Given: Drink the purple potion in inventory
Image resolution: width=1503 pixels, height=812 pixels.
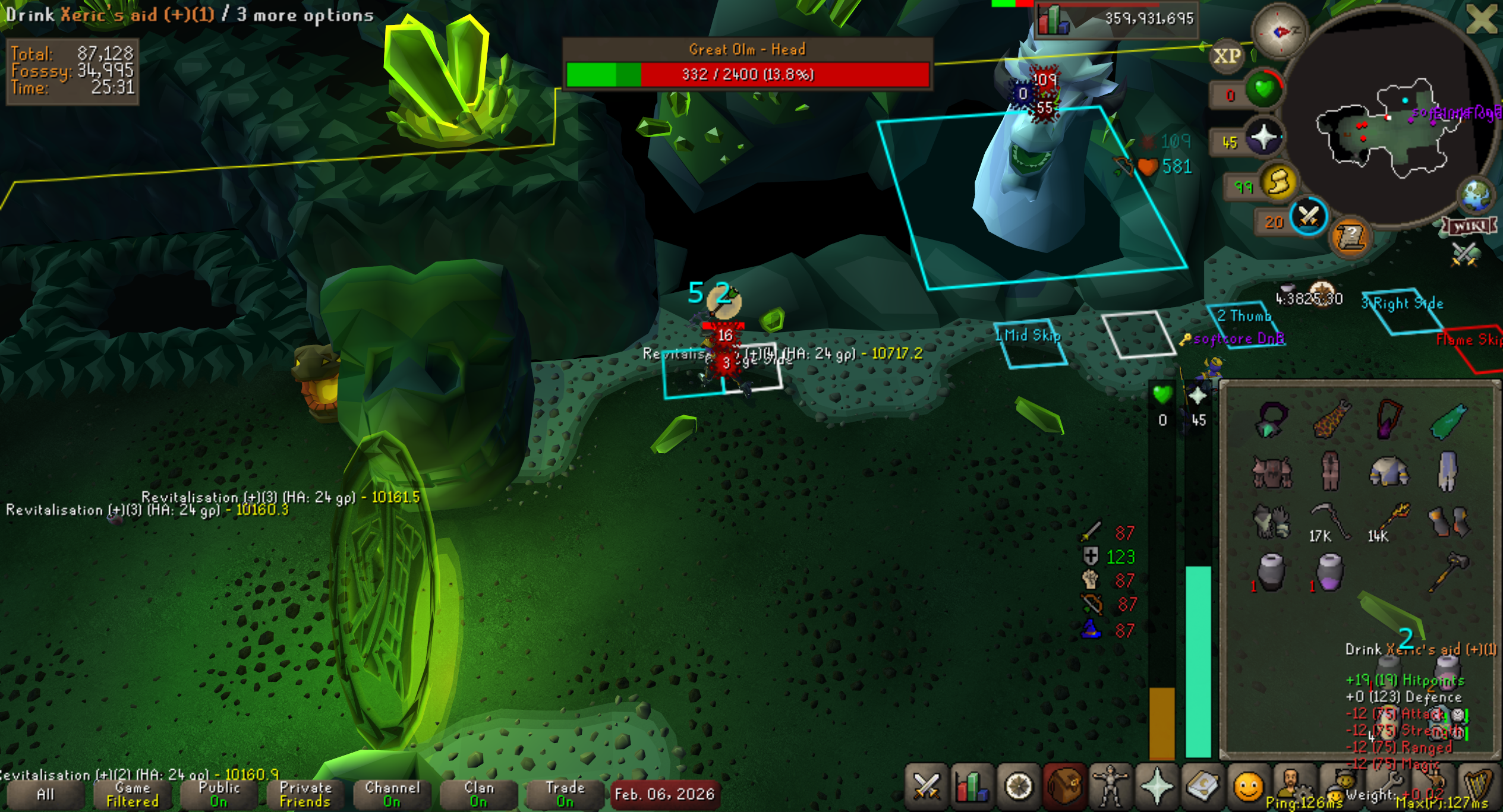Looking at the screenshot, I should pos(1329,571).
